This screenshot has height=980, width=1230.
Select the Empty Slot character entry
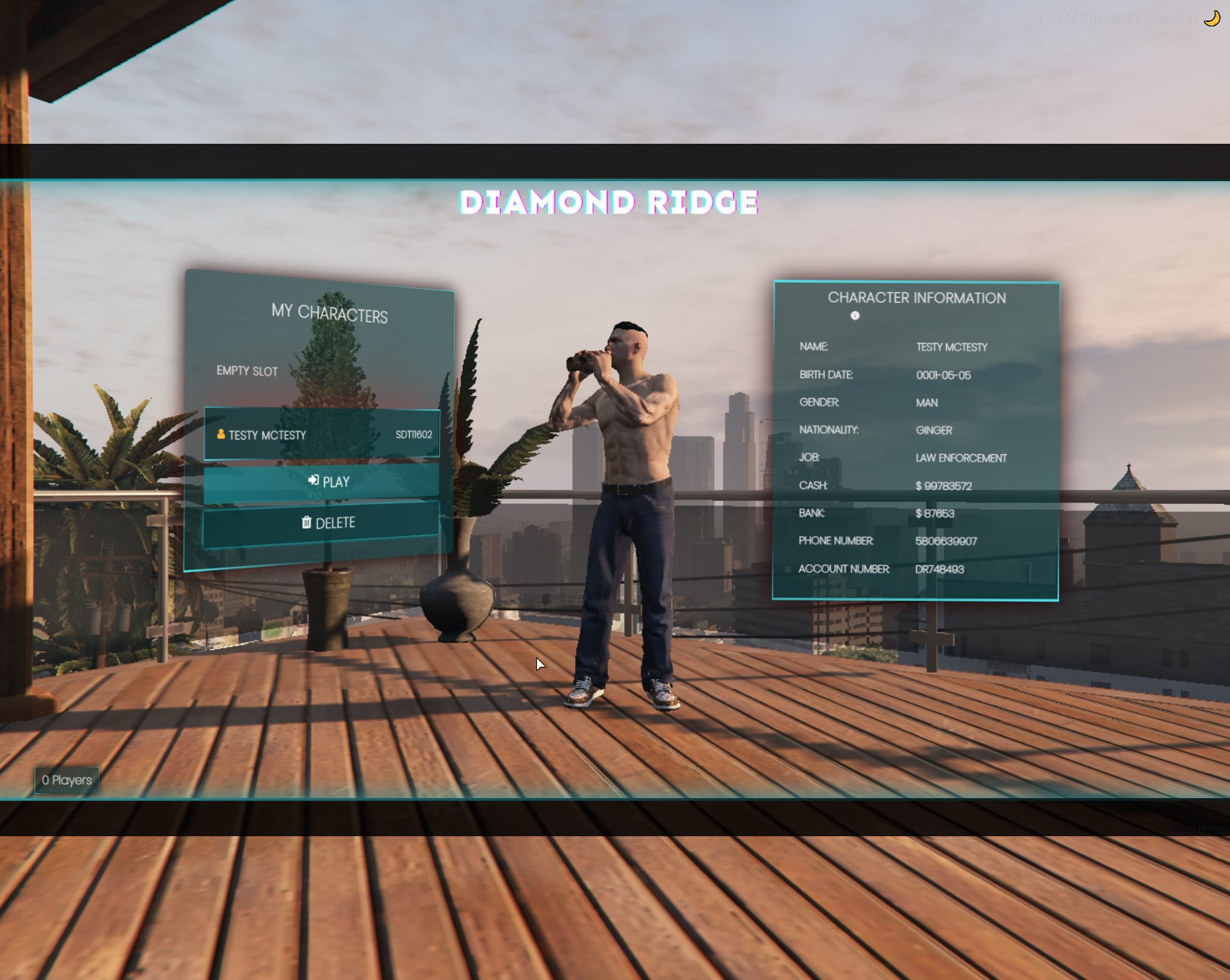coord(248,371)
